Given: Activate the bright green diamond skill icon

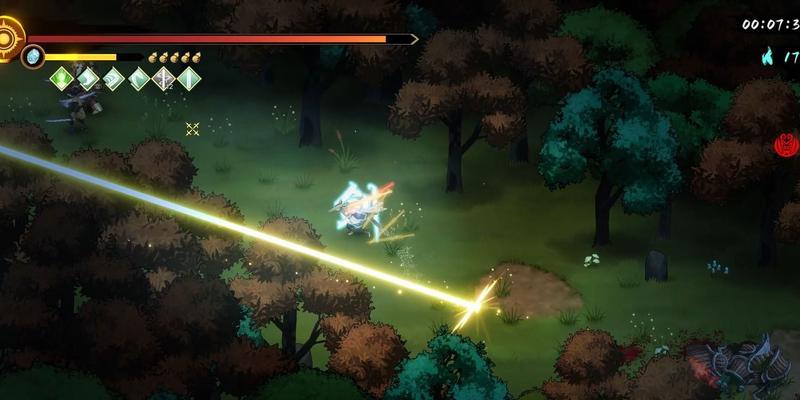Looking at the screenshot, I should coord(63,78).
